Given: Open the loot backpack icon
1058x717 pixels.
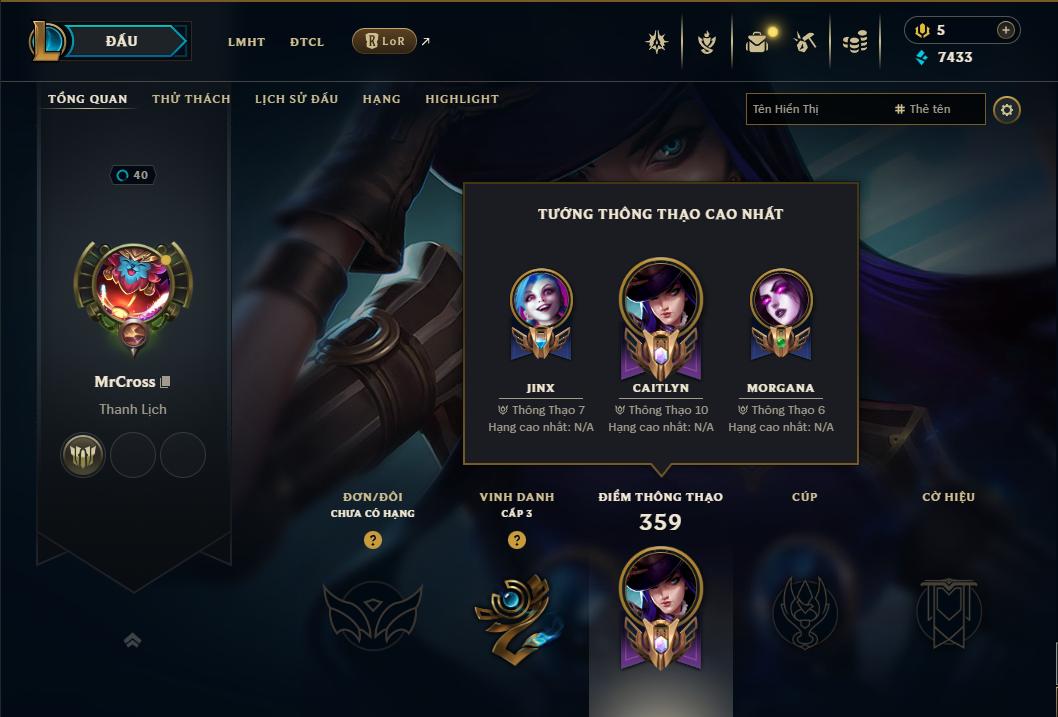Looking at the screenshot, I should coord(758,42).
